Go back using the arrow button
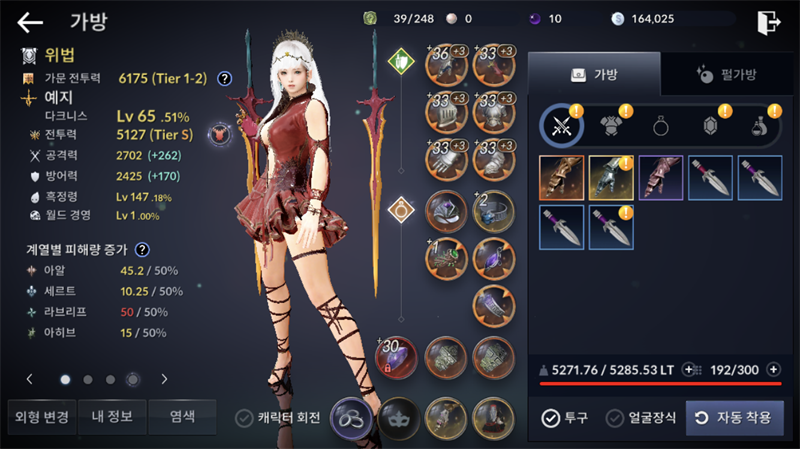This screenshot has width=800, height=449. (x=30, y=21)
